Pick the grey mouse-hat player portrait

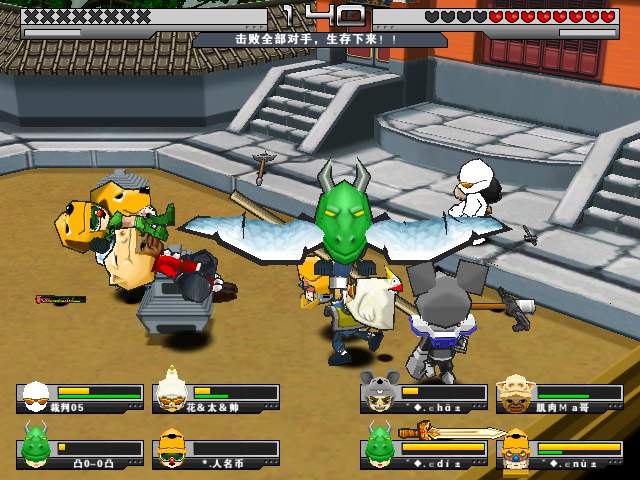click(x=381, y=393)
